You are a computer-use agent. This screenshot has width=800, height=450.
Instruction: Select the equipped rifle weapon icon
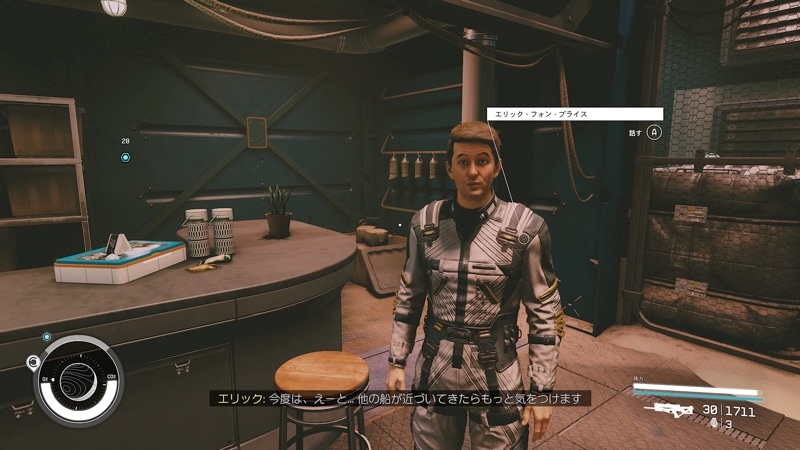[669, 409]
